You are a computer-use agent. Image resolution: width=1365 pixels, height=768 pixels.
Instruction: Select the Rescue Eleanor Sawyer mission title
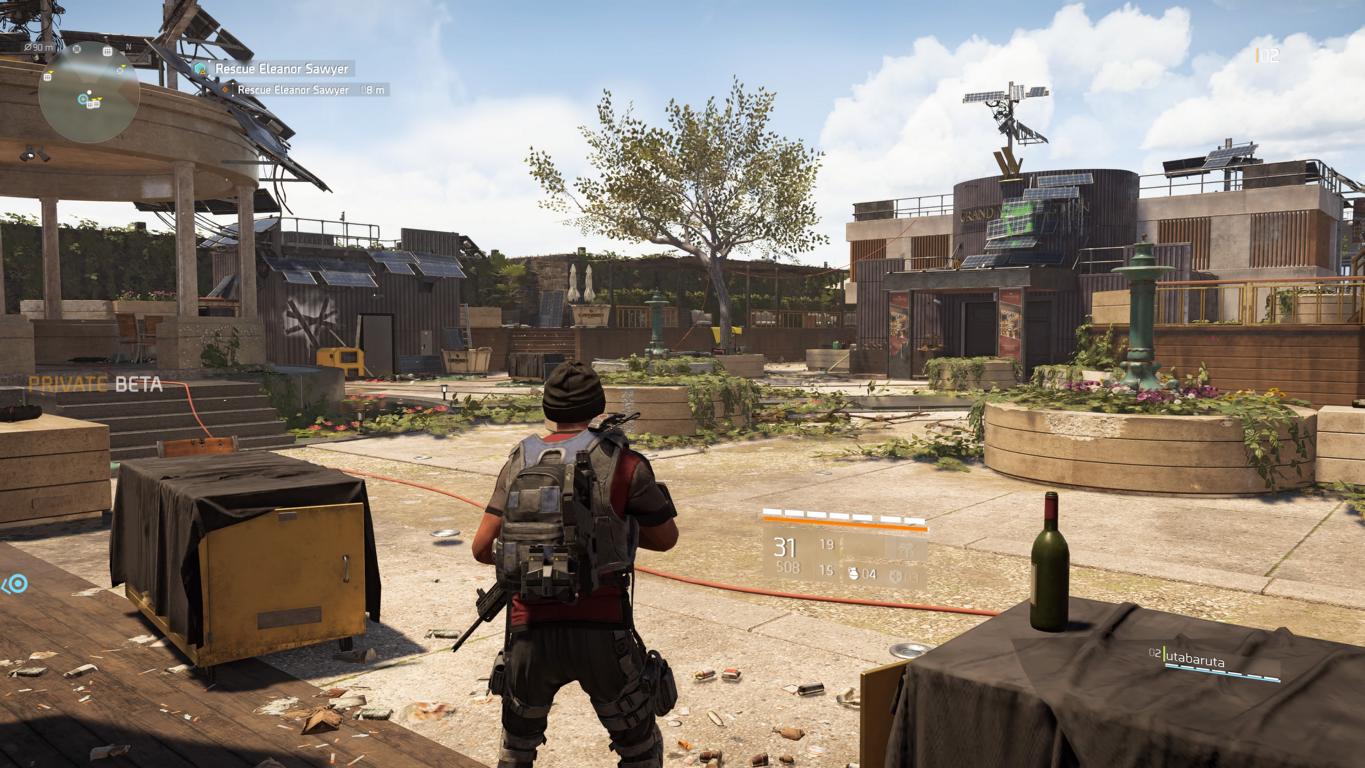pyautogui.click(x=281, y=69)
